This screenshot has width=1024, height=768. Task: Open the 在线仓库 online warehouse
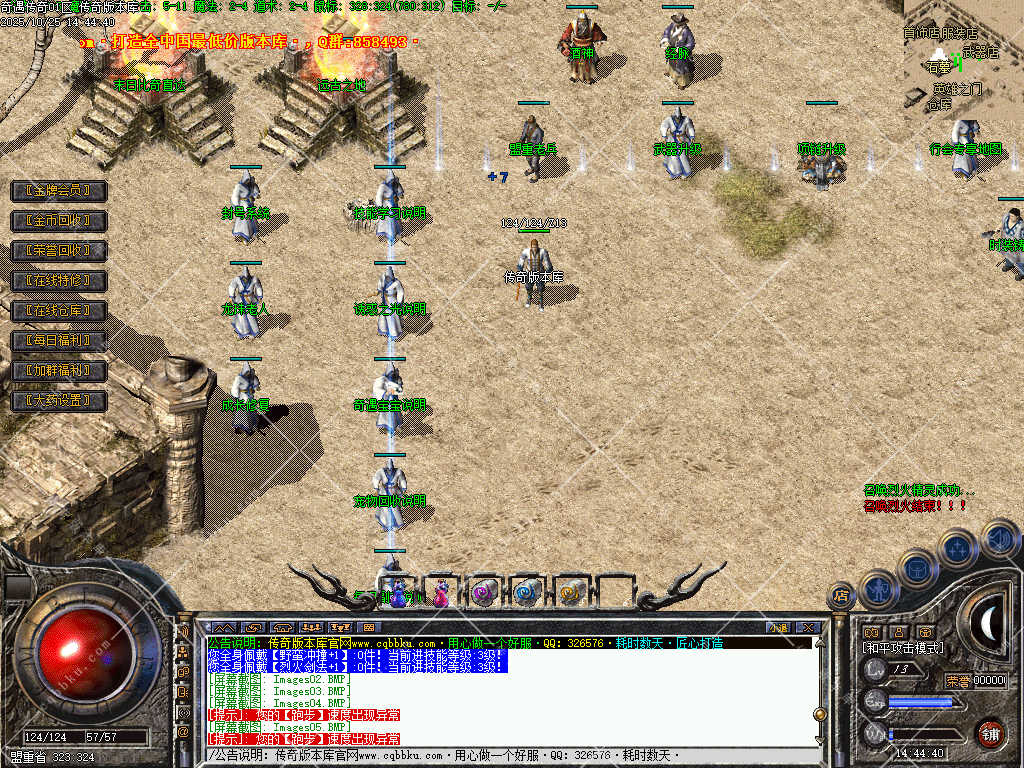(58, 311)
